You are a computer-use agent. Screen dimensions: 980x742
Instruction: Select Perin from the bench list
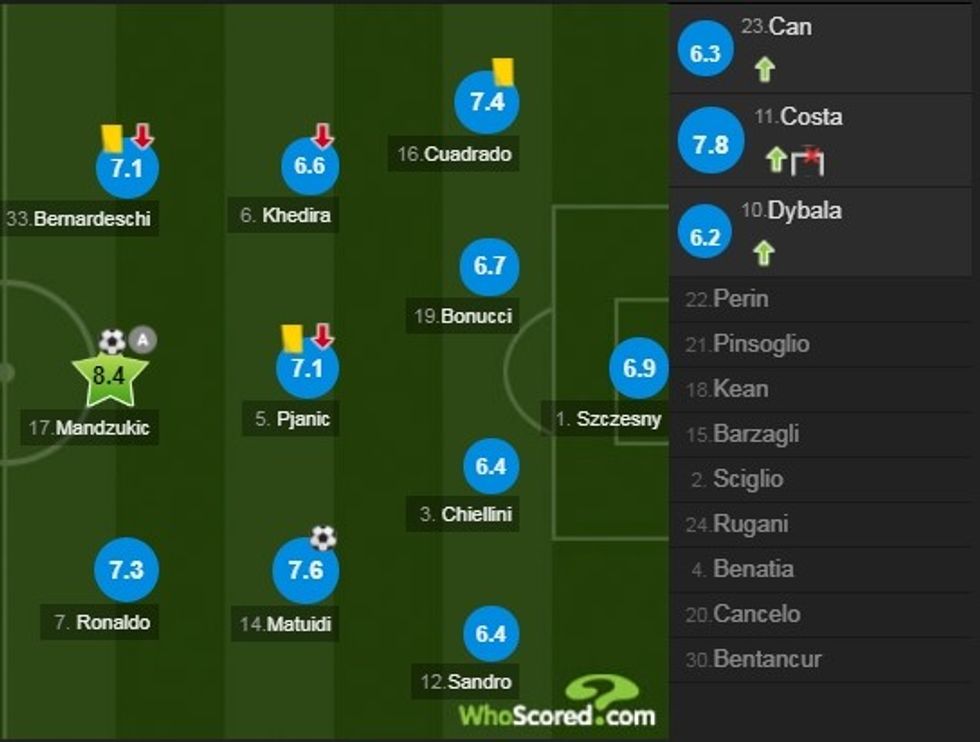pyautogui.click(x=823, y=299)
